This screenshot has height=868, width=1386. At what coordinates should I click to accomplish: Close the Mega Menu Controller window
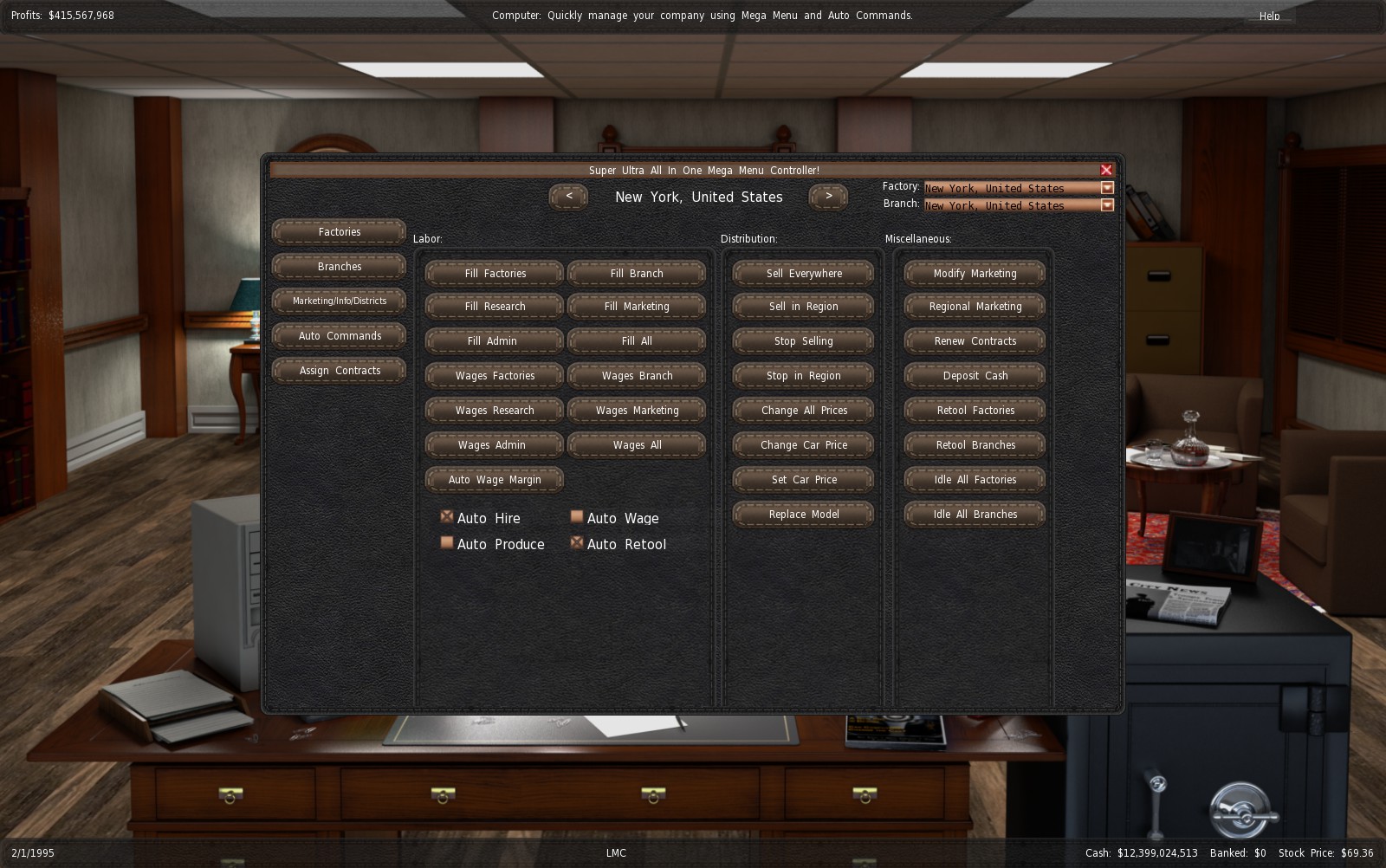click(1106, 170)
